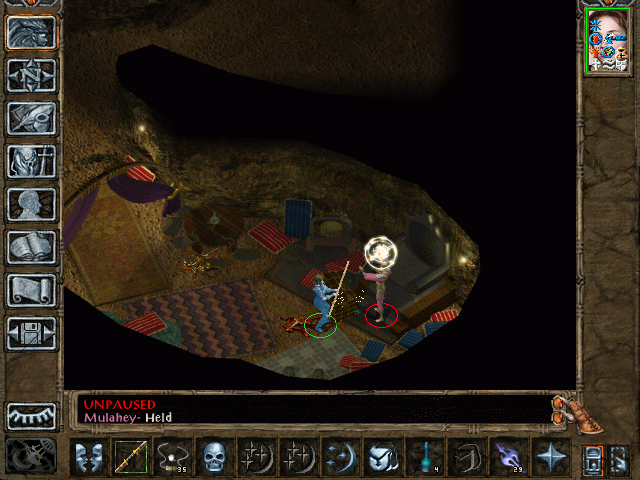The image size is (640, 480).
Task: Use the blue potion quick item
Action: coord(423,458)
